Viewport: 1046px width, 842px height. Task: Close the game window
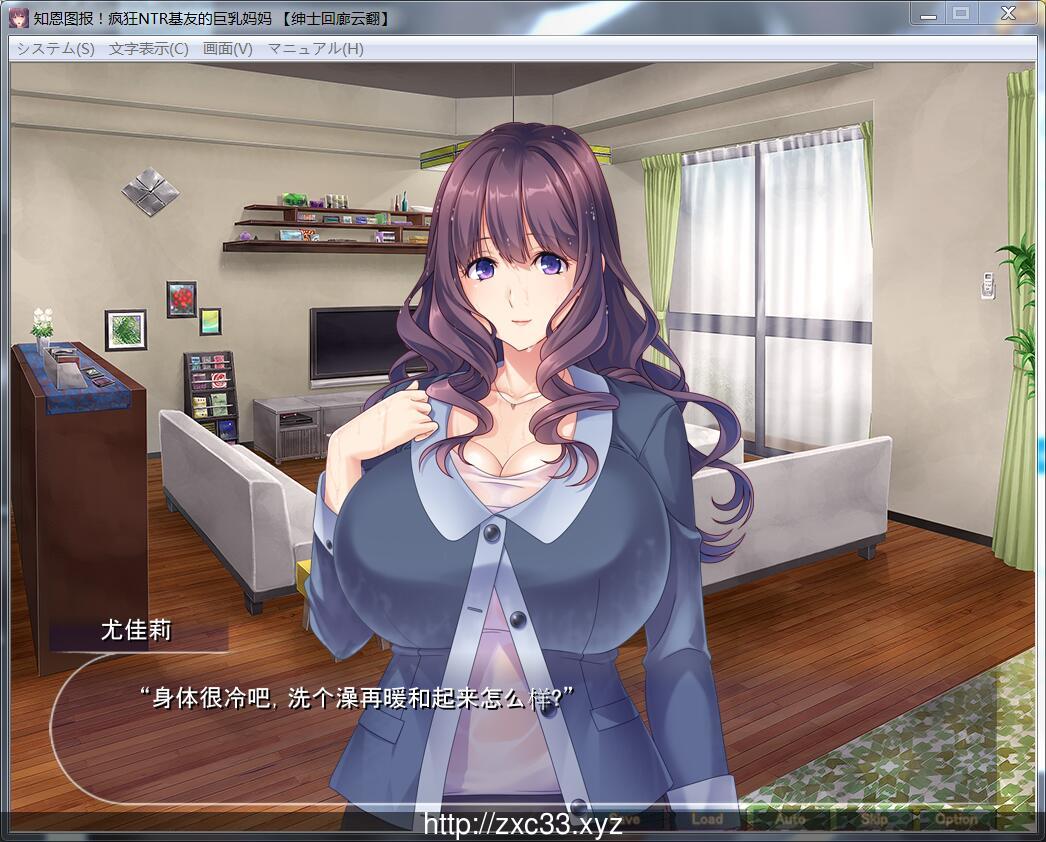click(x=1008, y=12)
